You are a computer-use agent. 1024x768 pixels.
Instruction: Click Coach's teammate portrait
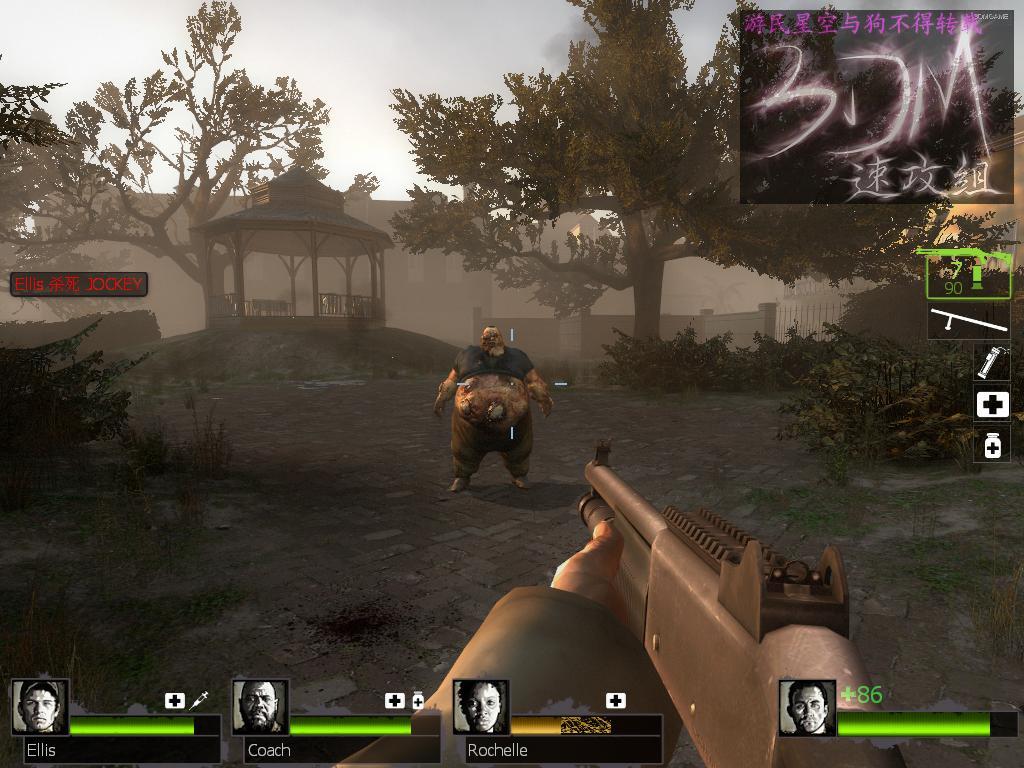[x=260, y=707]
